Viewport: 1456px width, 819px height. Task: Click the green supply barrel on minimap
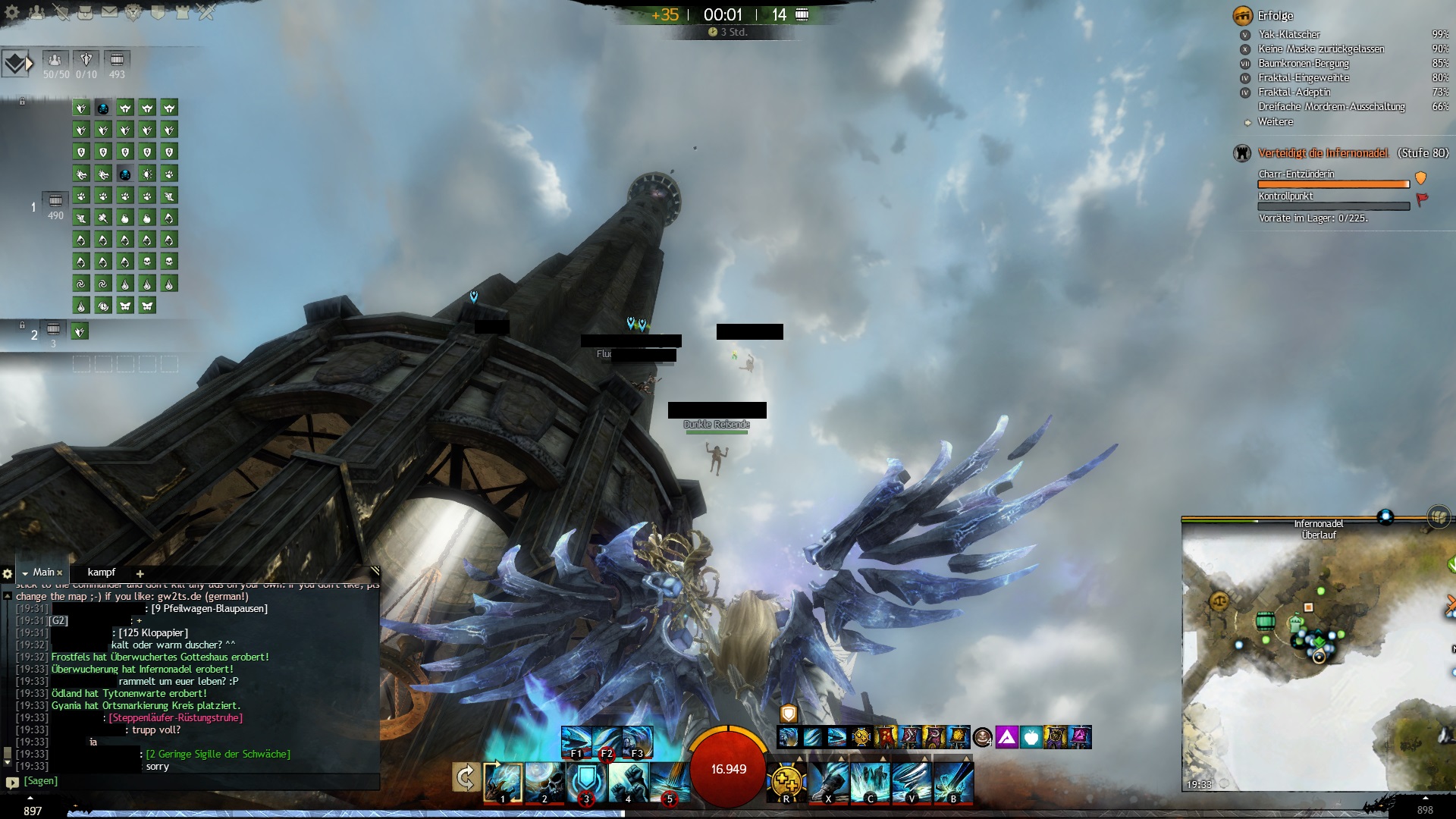1264,621
